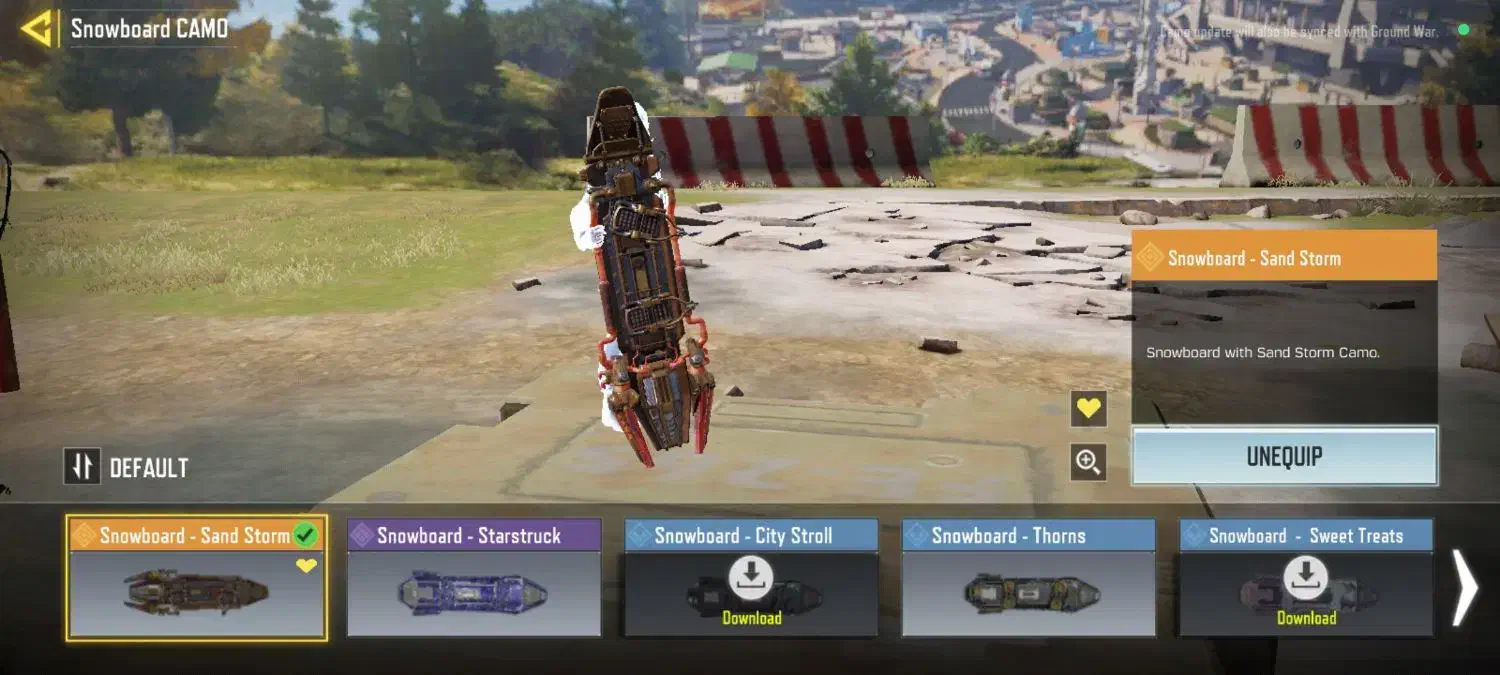Toggle the yellow heart favorite button
This screenshot has width=1500, height=675.
tap(1088, 408)
